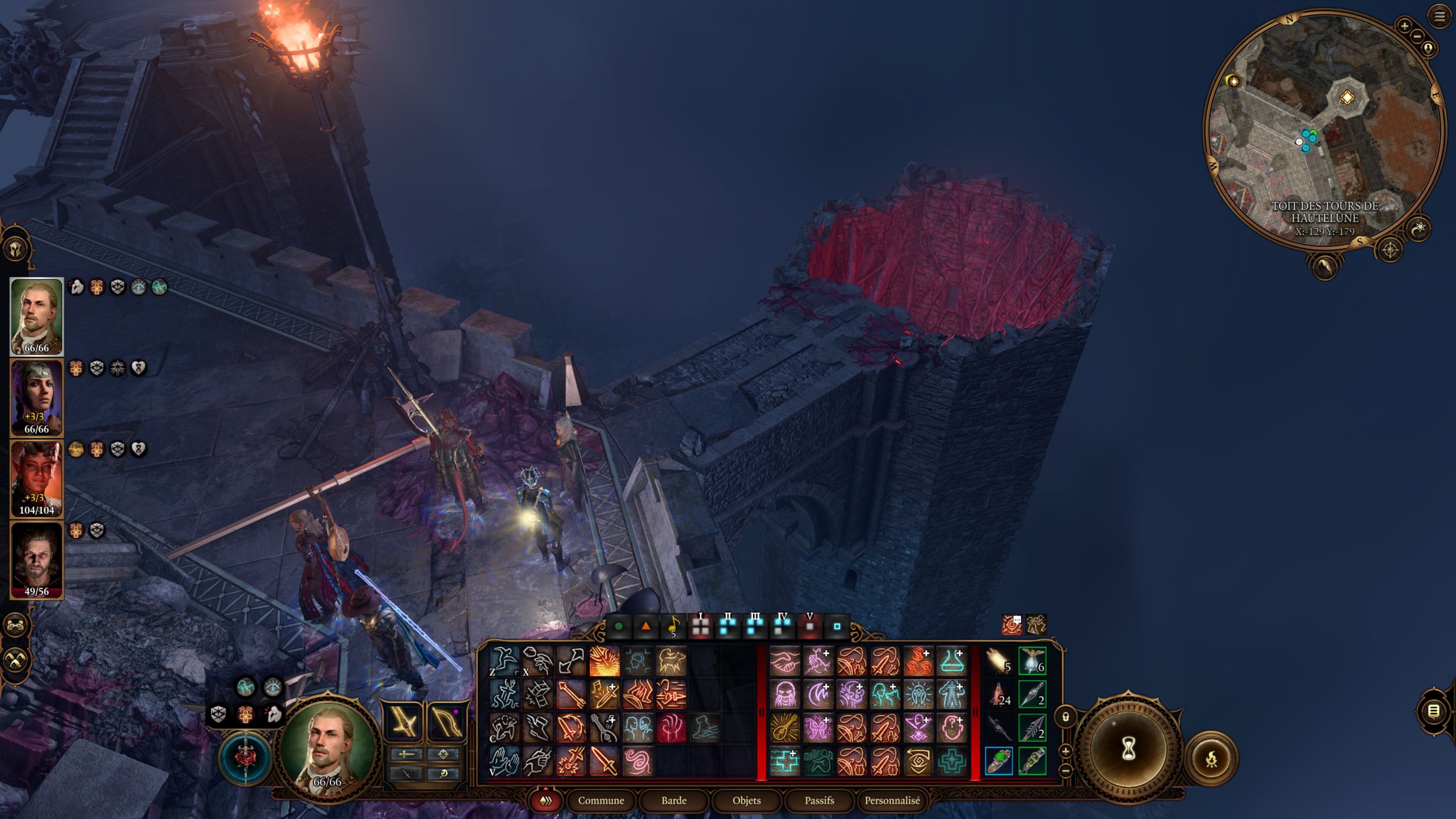The width and height of the screenshot is (1456, 819).
Task: Zoom out on the minimap
Action: coord(1417,37)
